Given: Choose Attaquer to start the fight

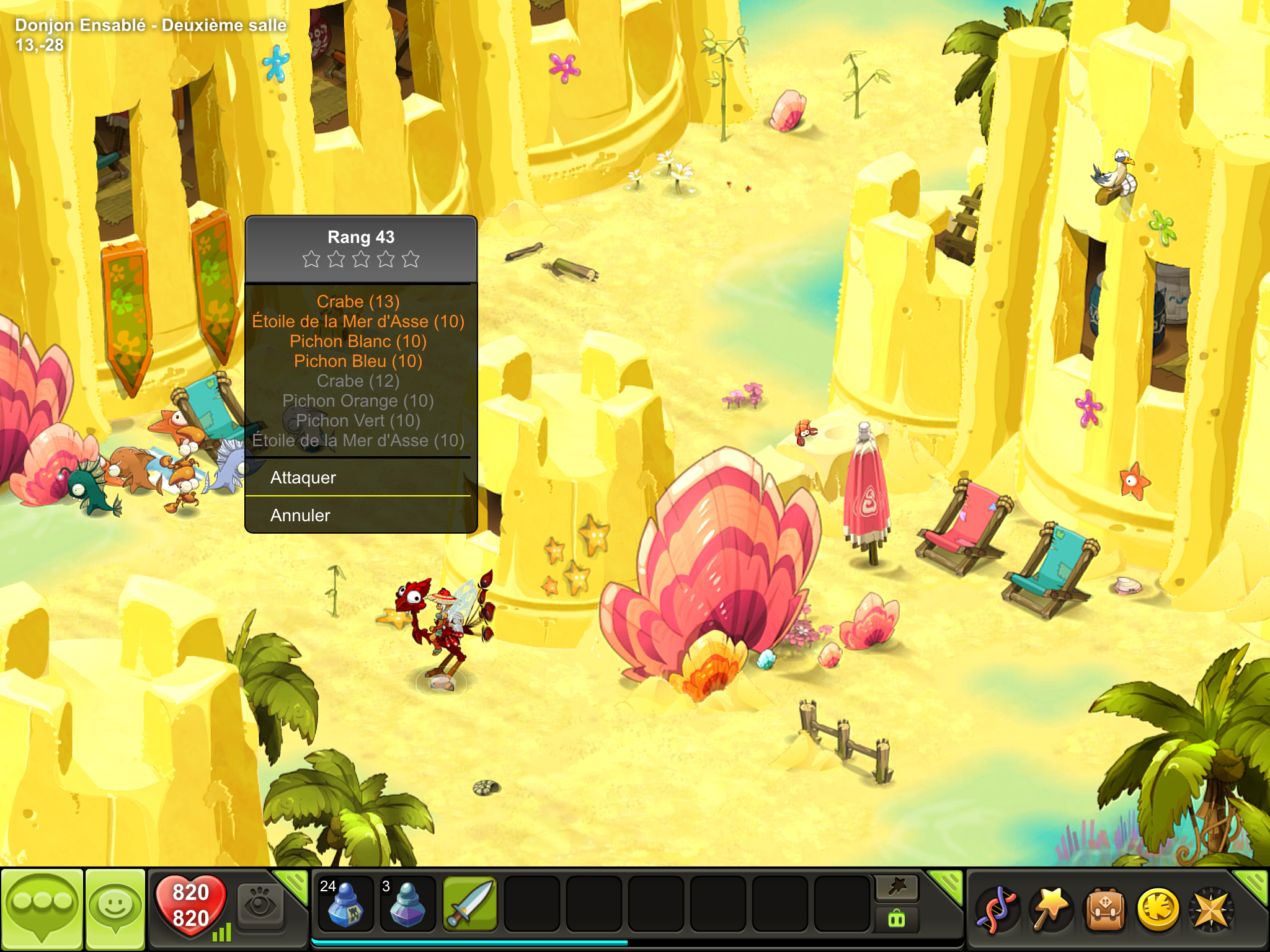Looking at the screenshot, I should [x=360, y=477].
